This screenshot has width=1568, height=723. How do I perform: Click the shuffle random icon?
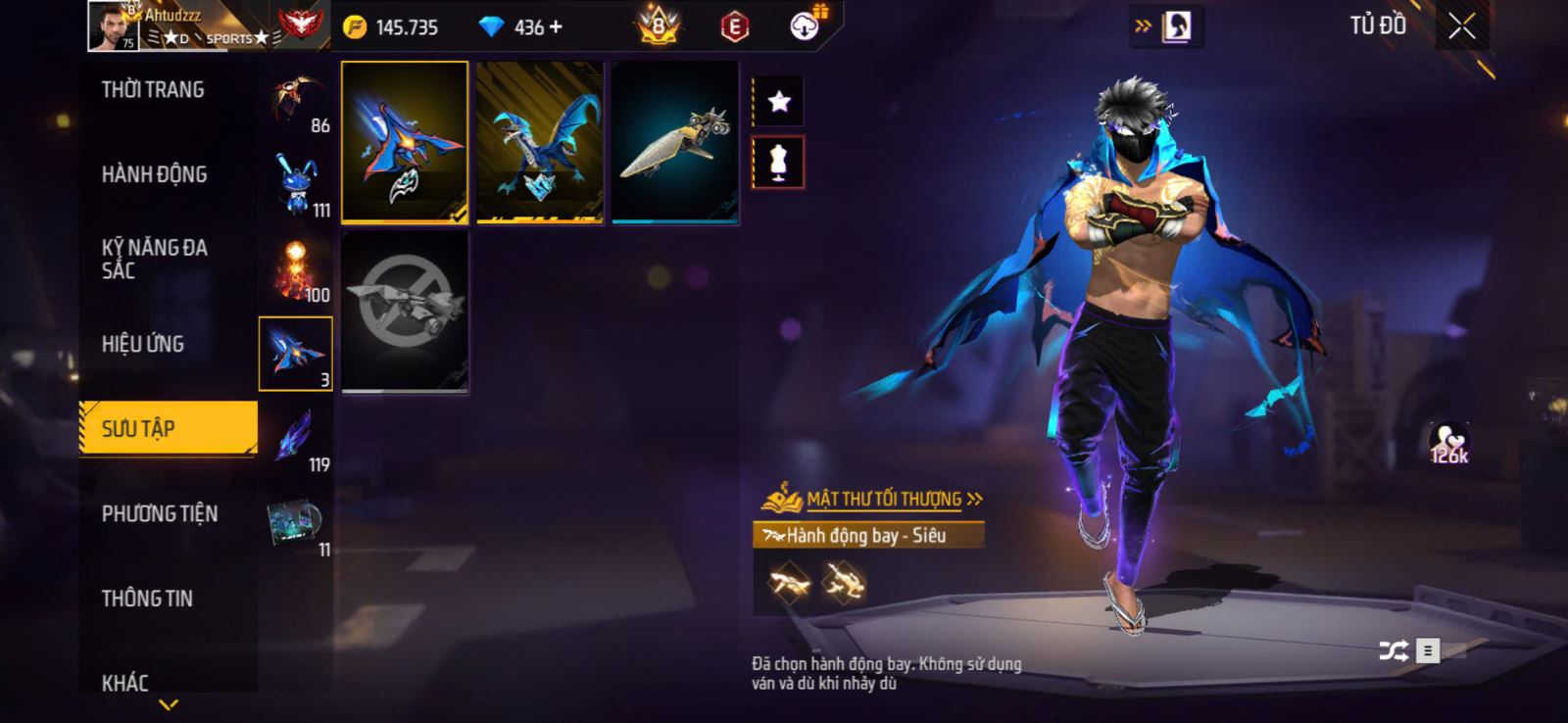click(1393, 650)
